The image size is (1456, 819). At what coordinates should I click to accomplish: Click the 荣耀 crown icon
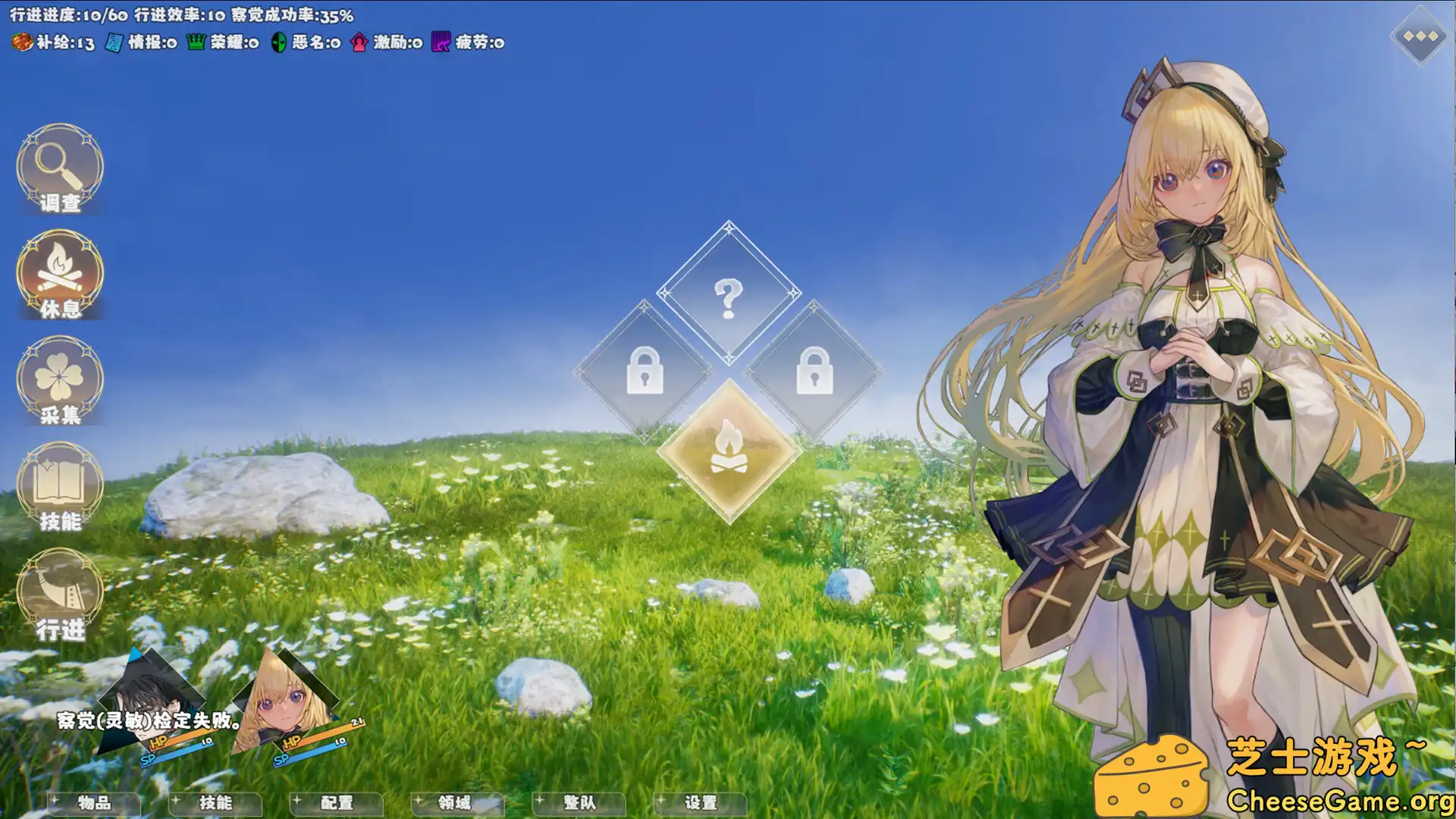click(x=195, y=43)
